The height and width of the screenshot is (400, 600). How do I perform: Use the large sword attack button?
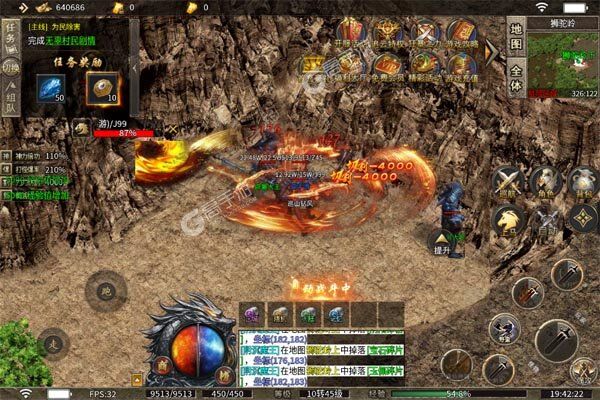click(555, 340)
